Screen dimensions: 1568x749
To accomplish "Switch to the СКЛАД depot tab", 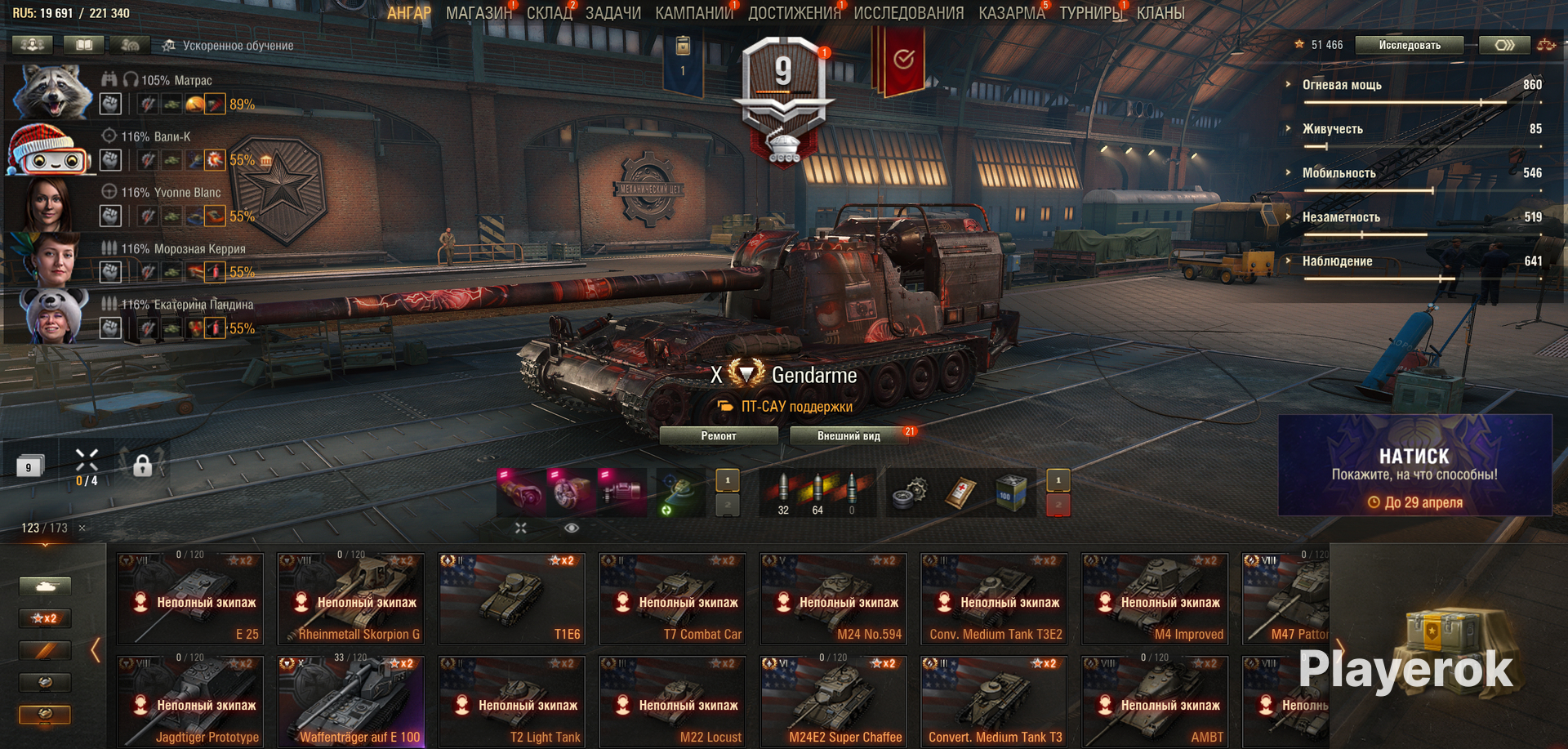I will (549, 13).
